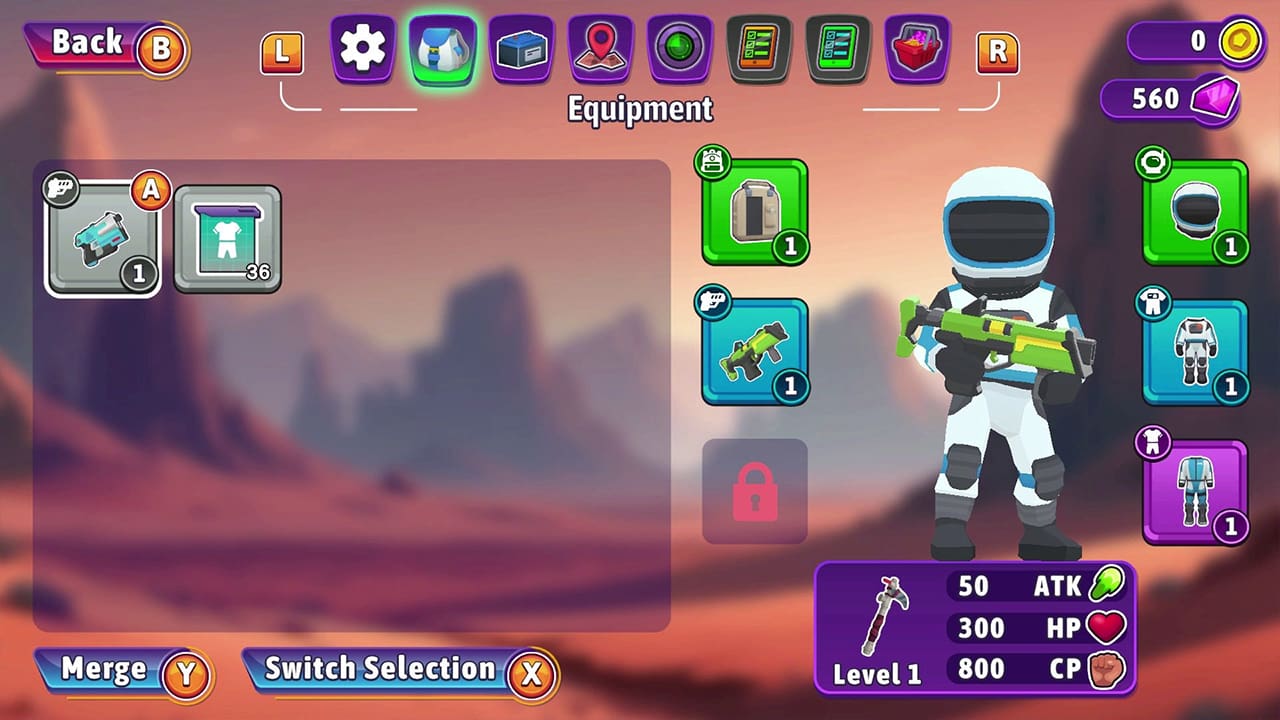The width and height of the screenshot is (1280, 720).
Task: Open the green quest list tab
Action: [838, 48]
